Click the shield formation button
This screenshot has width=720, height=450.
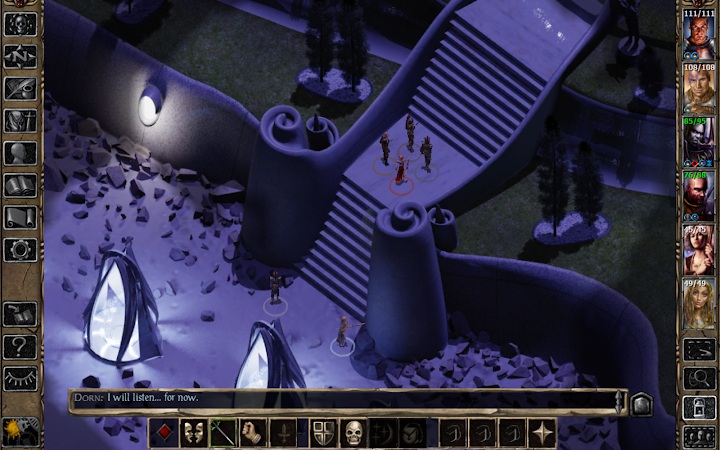pyautogui.click(x=323, y=433)
